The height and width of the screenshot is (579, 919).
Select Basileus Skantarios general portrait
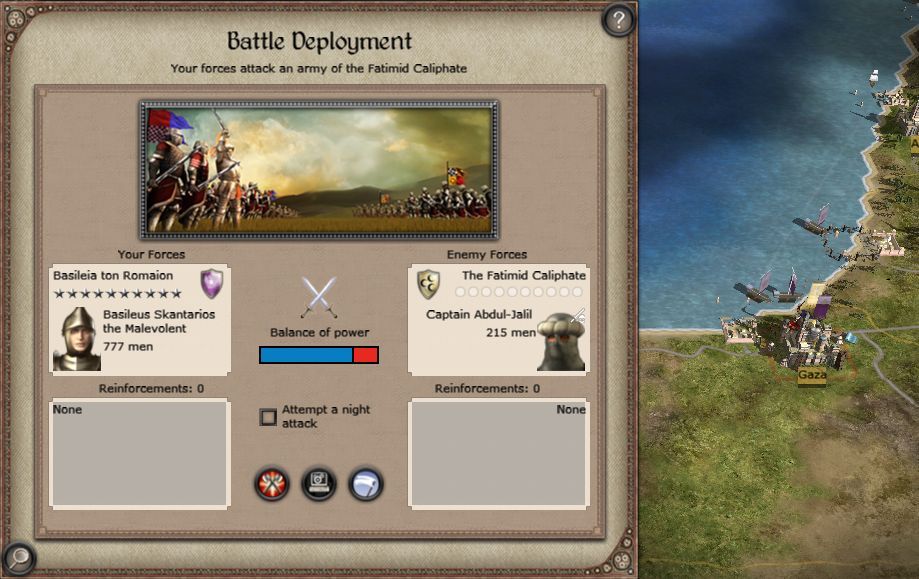74,340
